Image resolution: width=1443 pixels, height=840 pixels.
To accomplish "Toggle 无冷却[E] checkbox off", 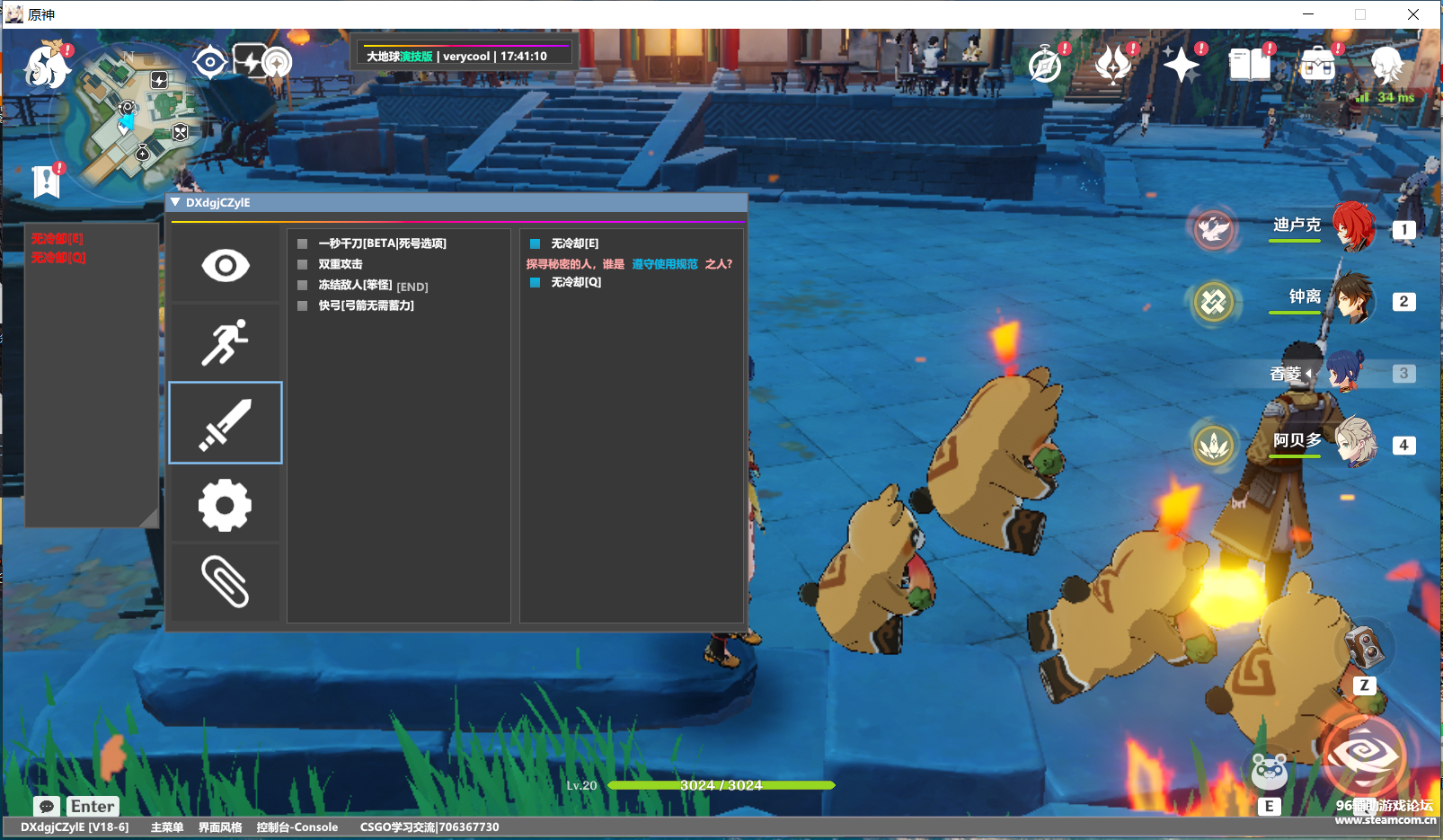I will click(x=536, y=243).
